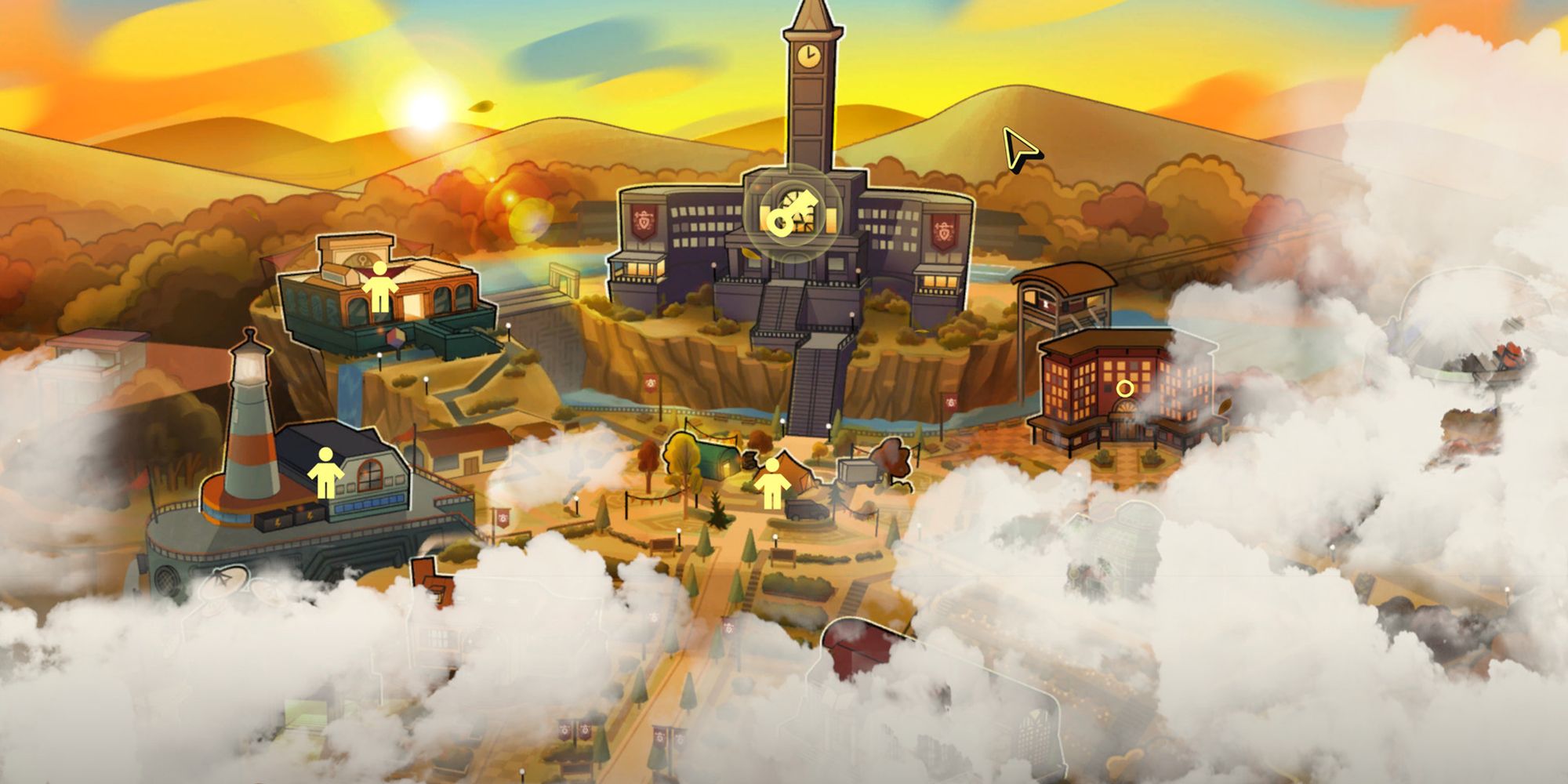1568x784 pixels.
Task: Select the golden key marker on the clock tower
Action: pos(793,212)
